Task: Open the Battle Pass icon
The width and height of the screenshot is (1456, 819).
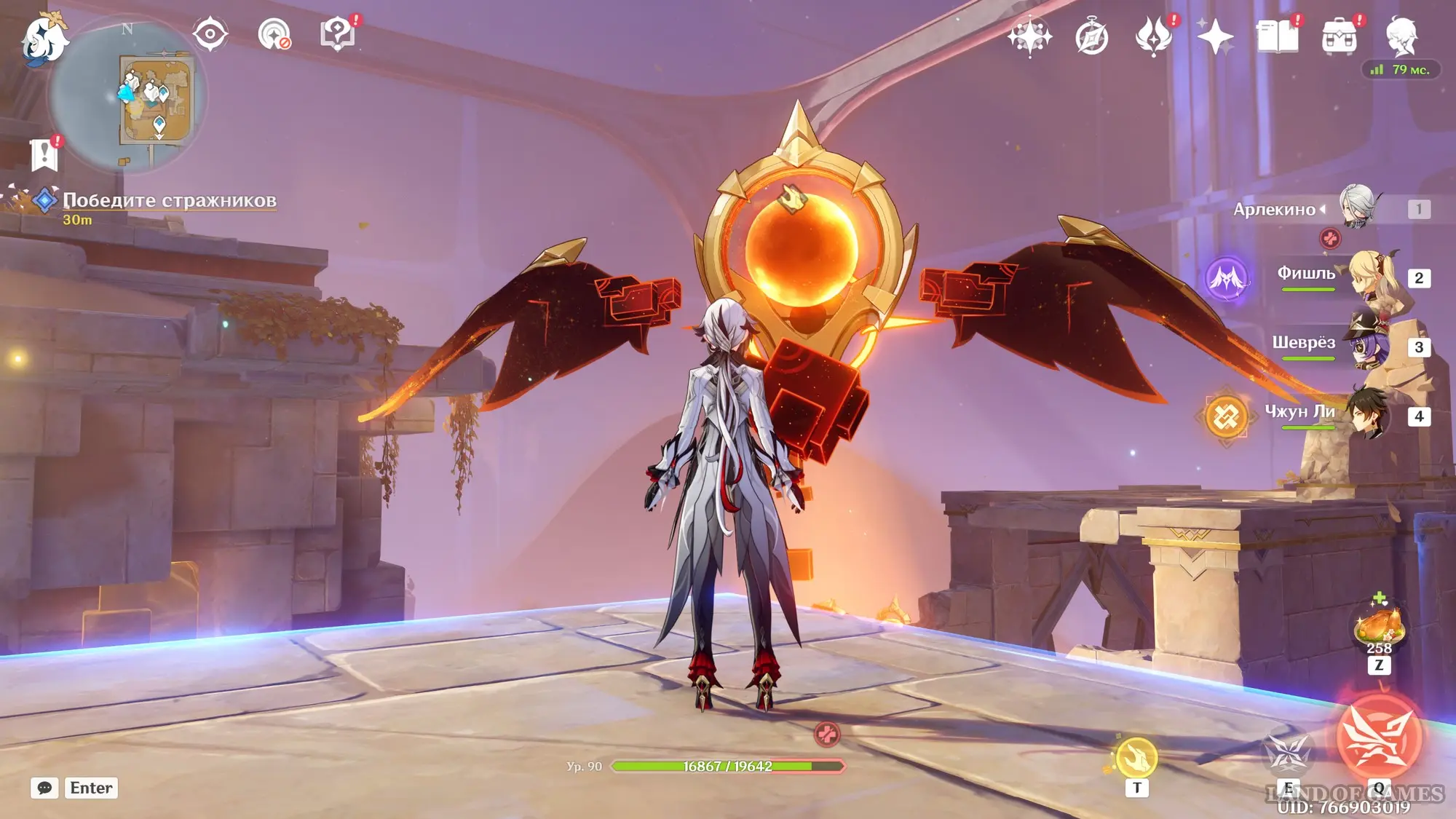Action: [1153, 36]
